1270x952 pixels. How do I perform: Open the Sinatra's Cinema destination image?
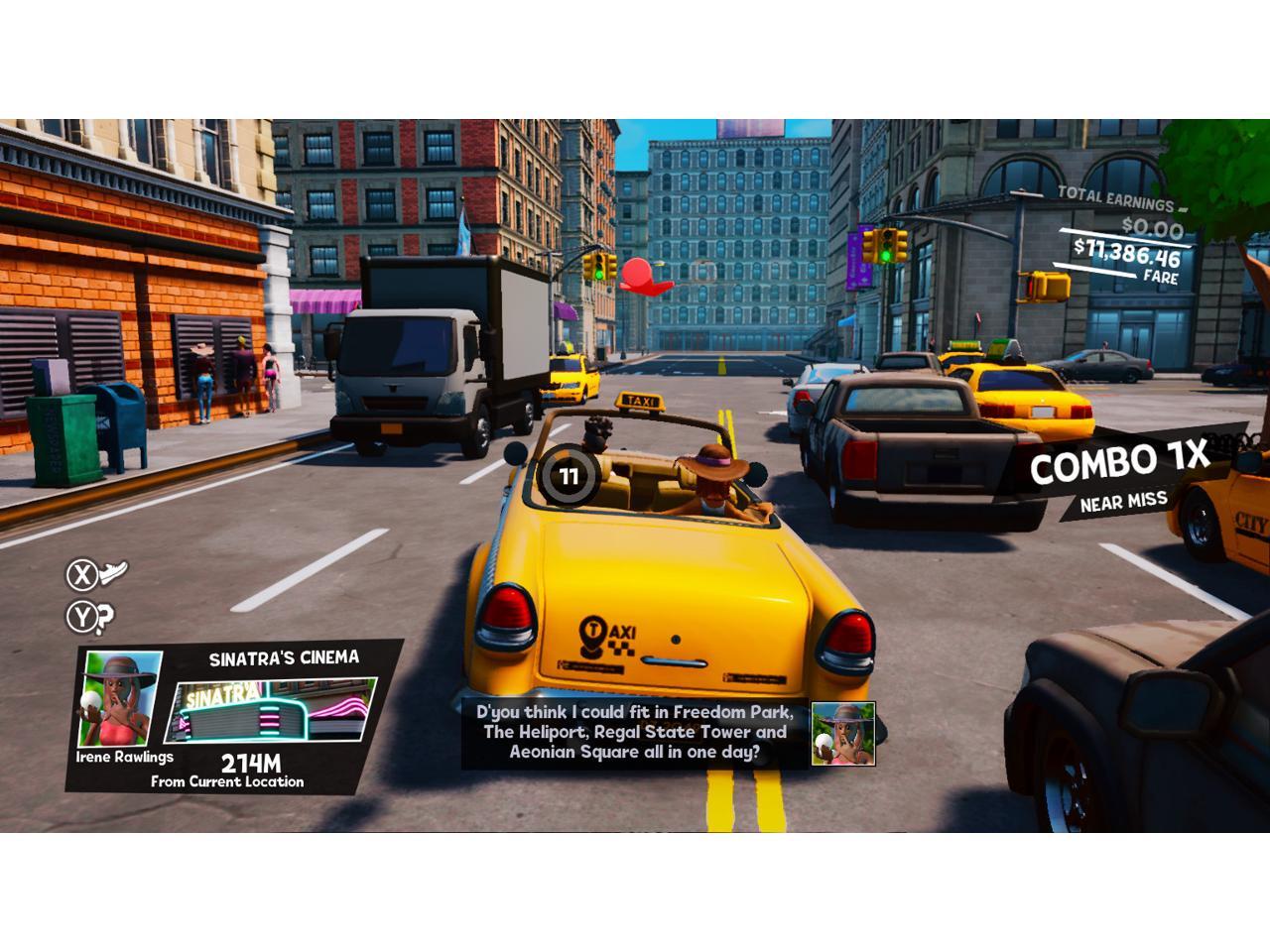273,710
